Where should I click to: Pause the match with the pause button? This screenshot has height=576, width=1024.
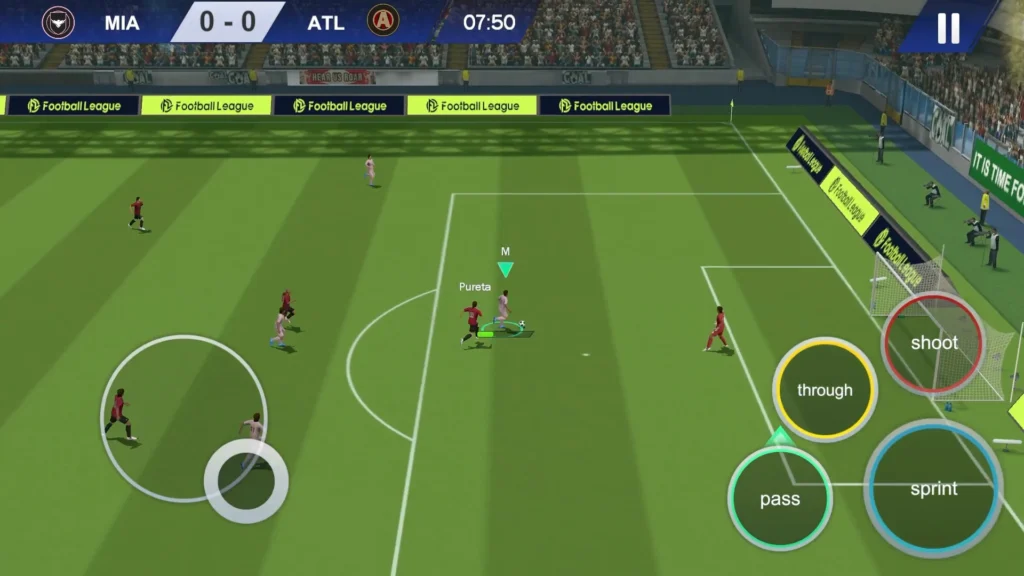tap(947, 27)
